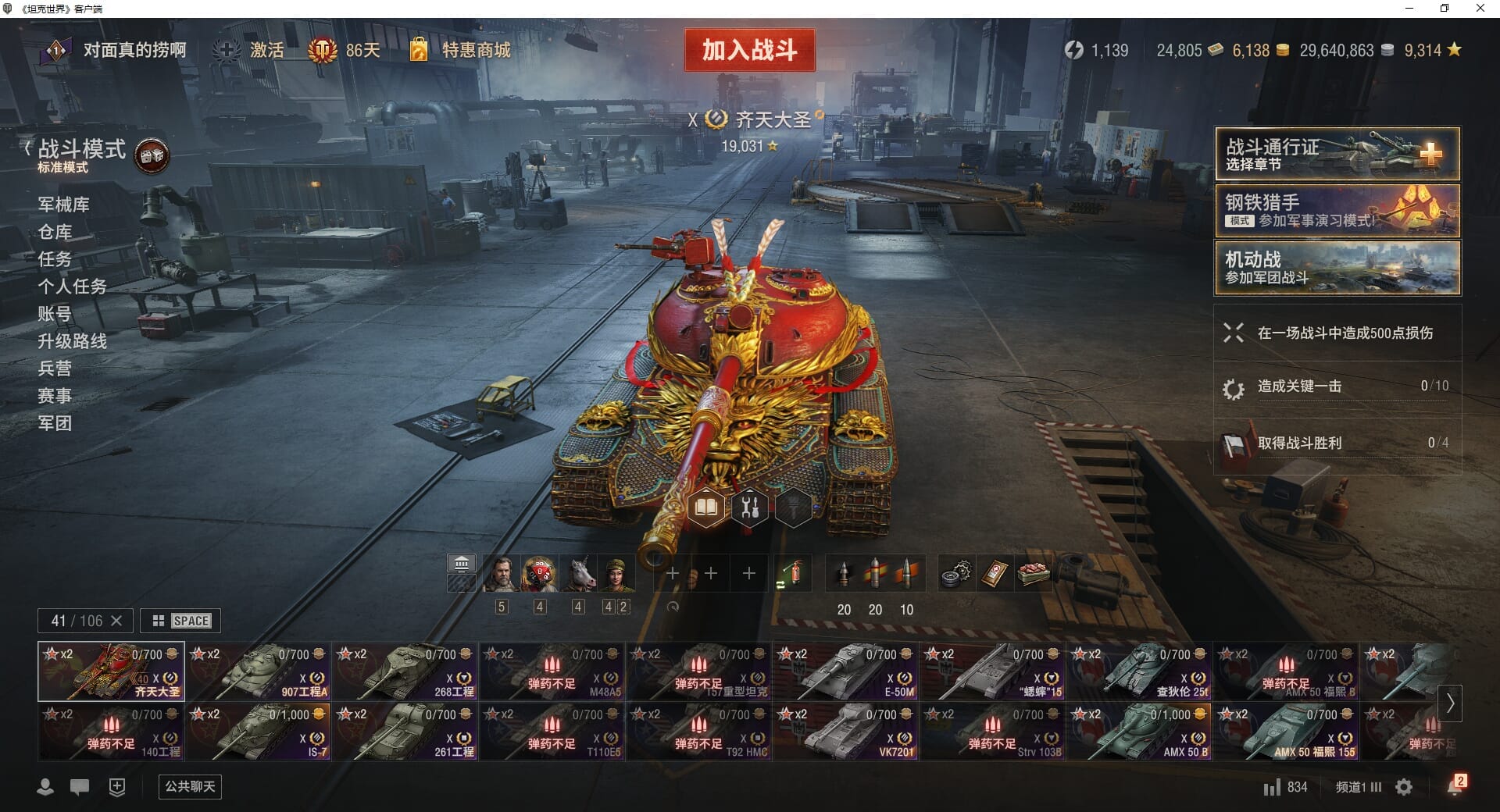
Task: Open the 任务 missions page
Action: tap(55, 259)
